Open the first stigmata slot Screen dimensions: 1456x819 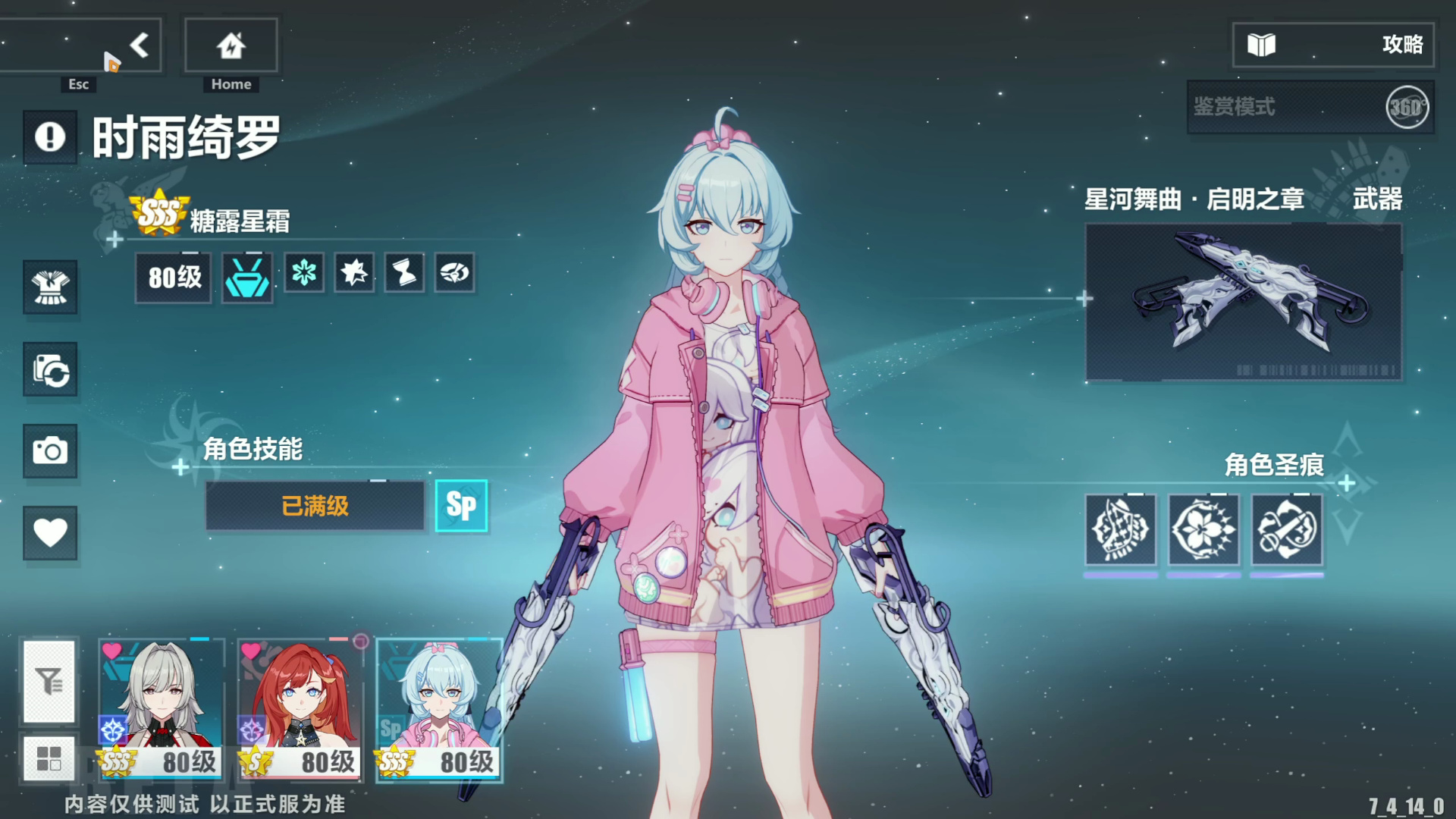1120,529
